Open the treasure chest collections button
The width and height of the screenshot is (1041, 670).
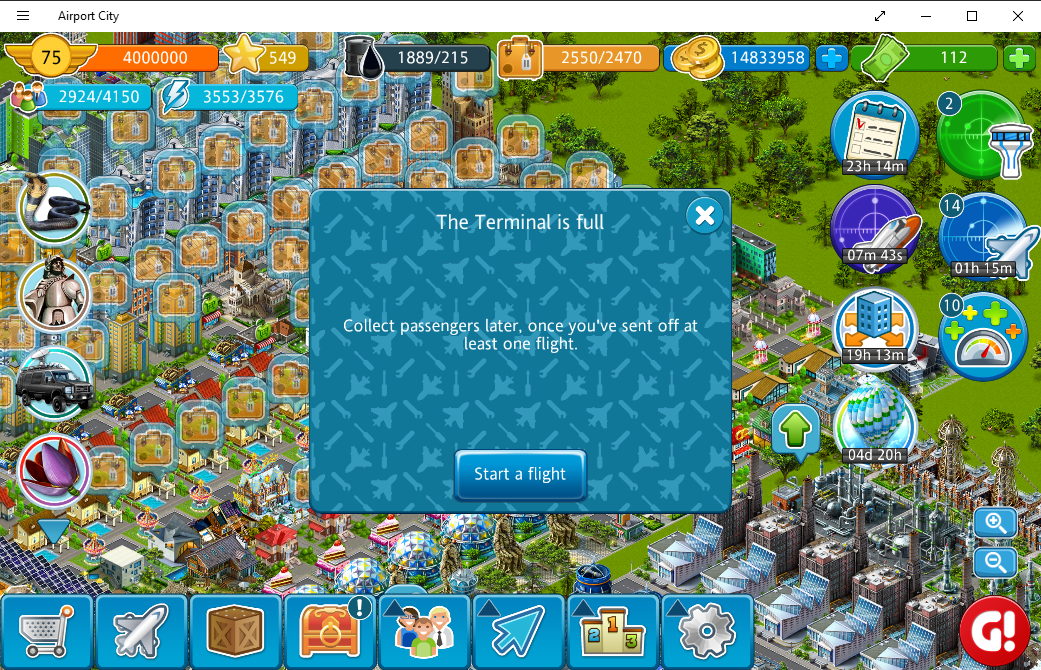click(x=329, y=632)
